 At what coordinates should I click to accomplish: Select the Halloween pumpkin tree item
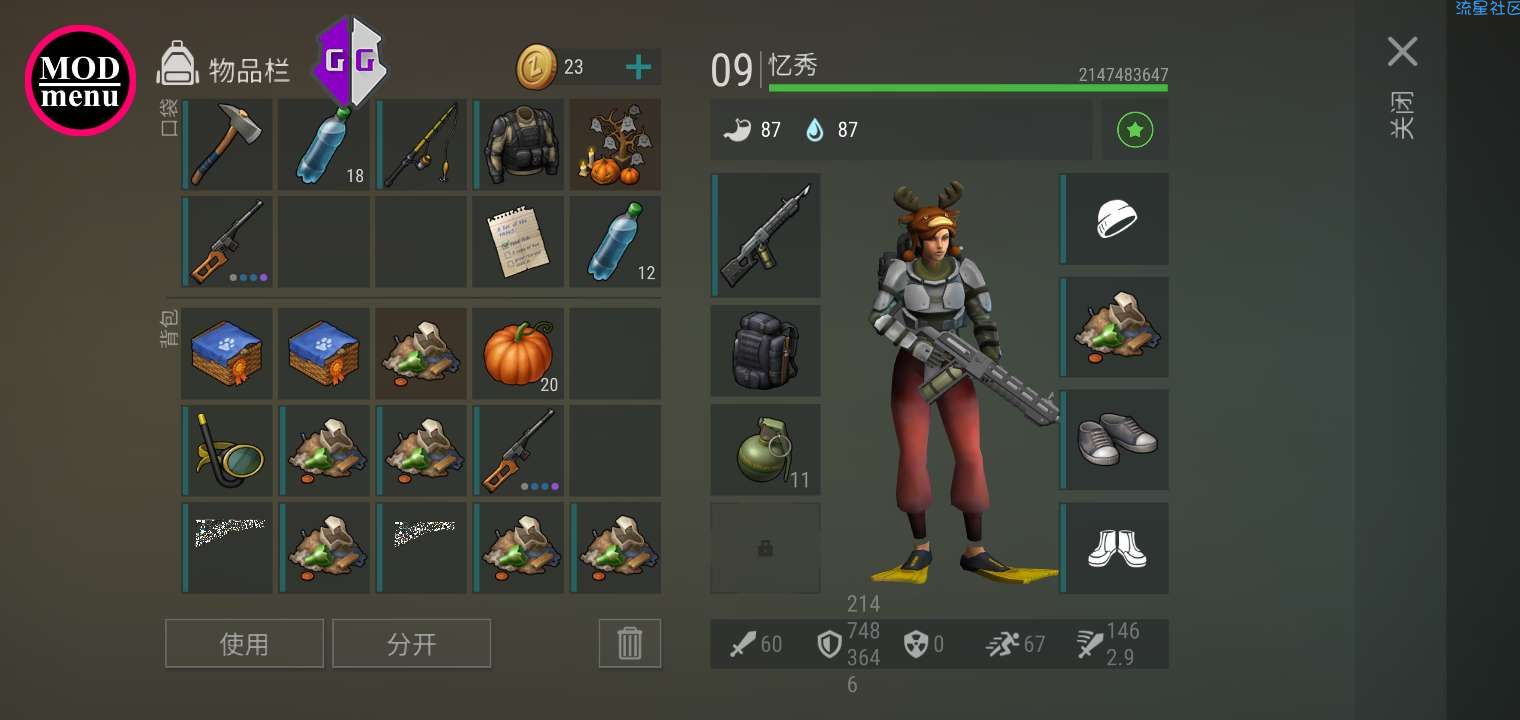click(615, 144)
